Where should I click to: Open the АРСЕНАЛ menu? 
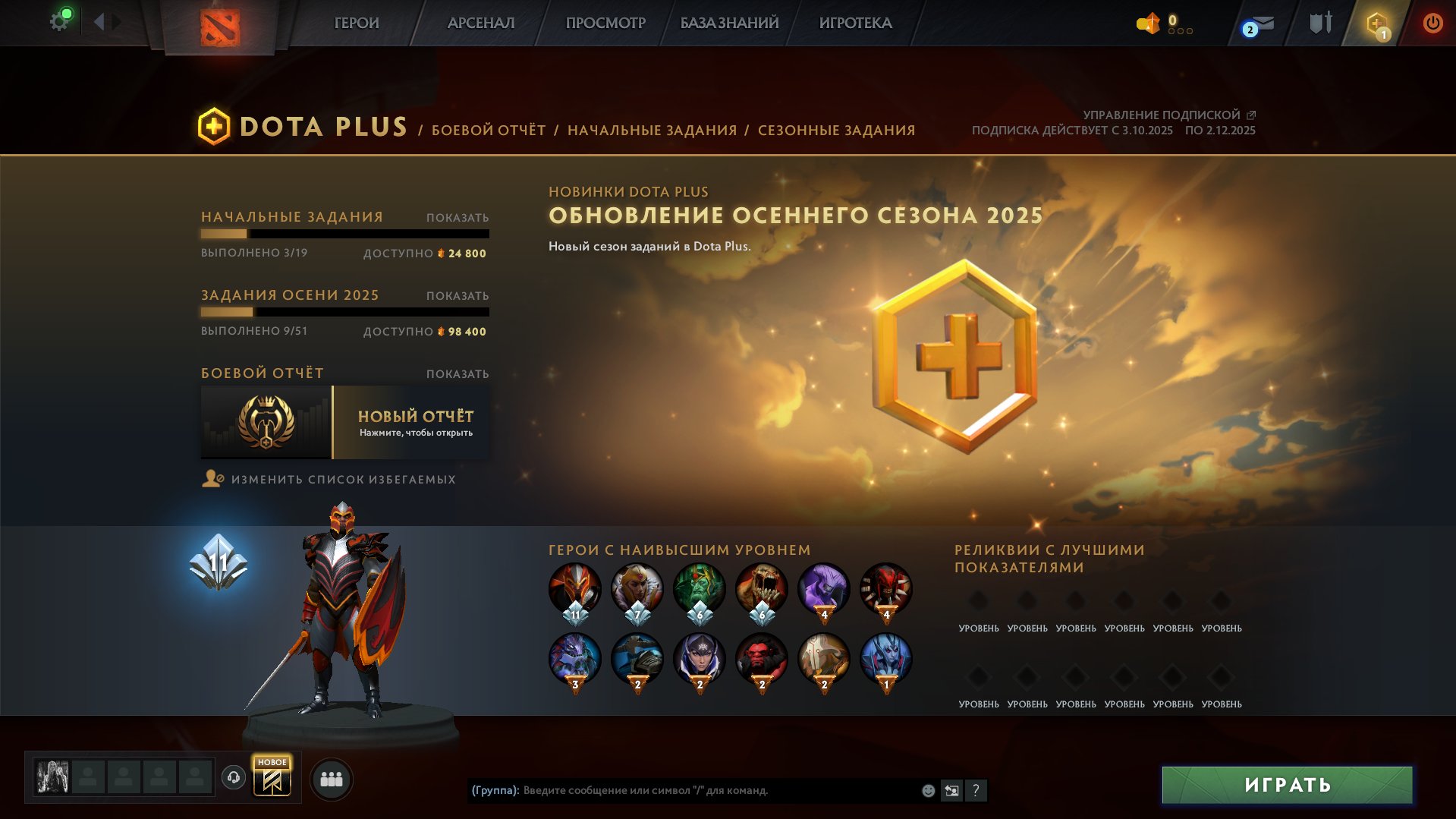(x=480, y=23)
